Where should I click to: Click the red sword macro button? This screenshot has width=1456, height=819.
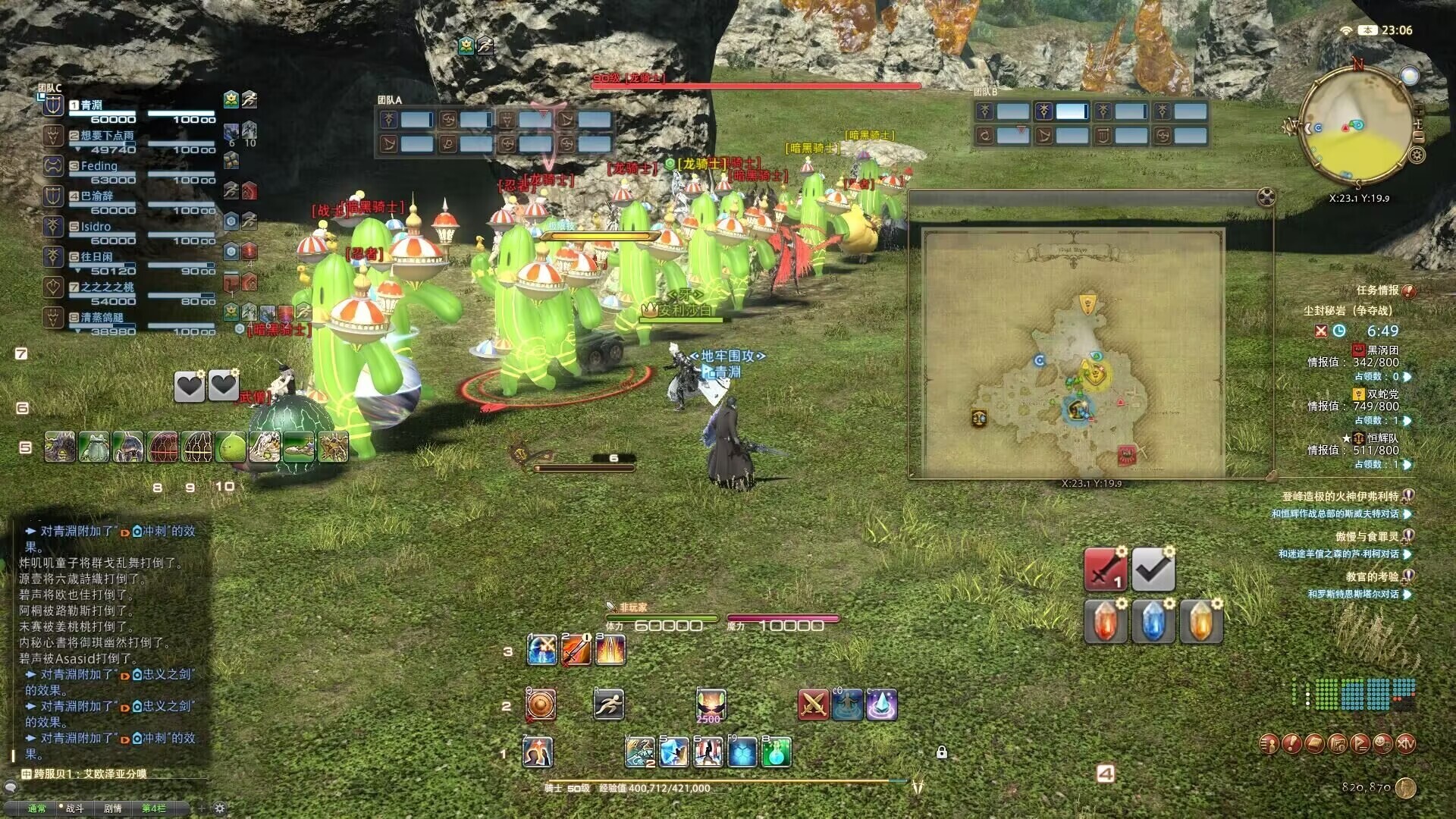coord(1105,570)
